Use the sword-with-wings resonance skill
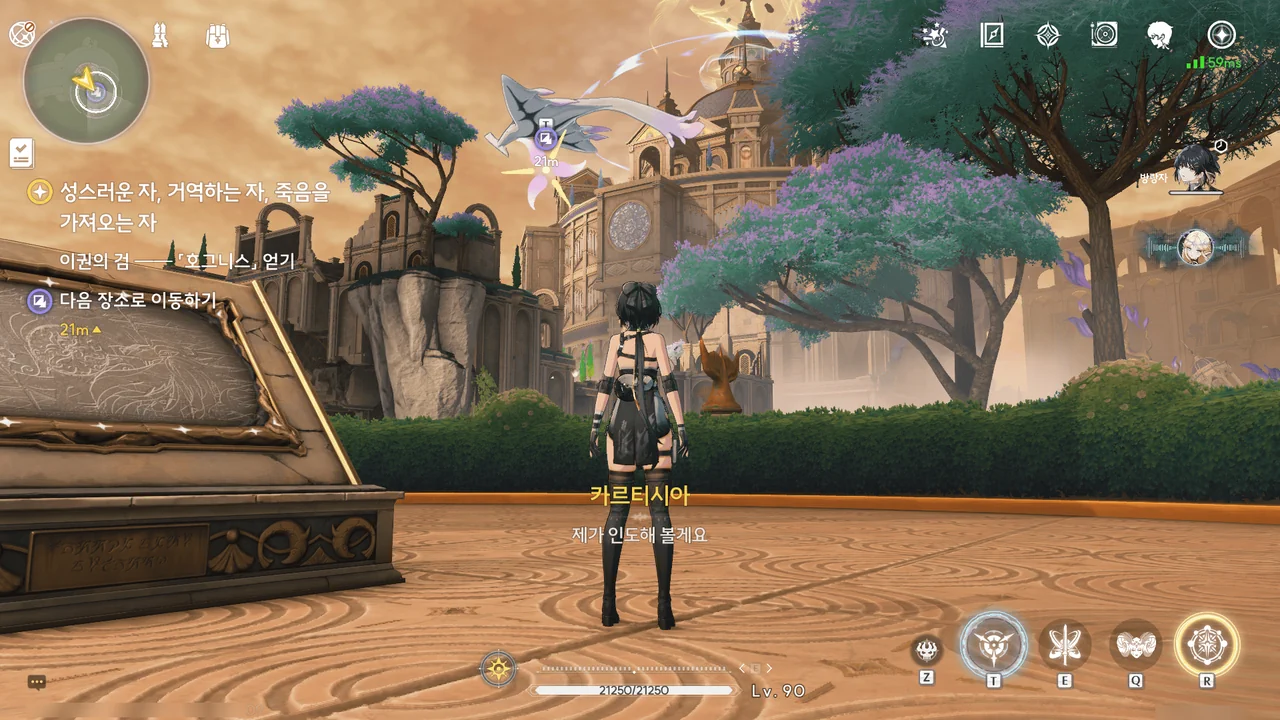This screenshot has height=720, width=1280. pyautogui.click(x=1064, y=645)
